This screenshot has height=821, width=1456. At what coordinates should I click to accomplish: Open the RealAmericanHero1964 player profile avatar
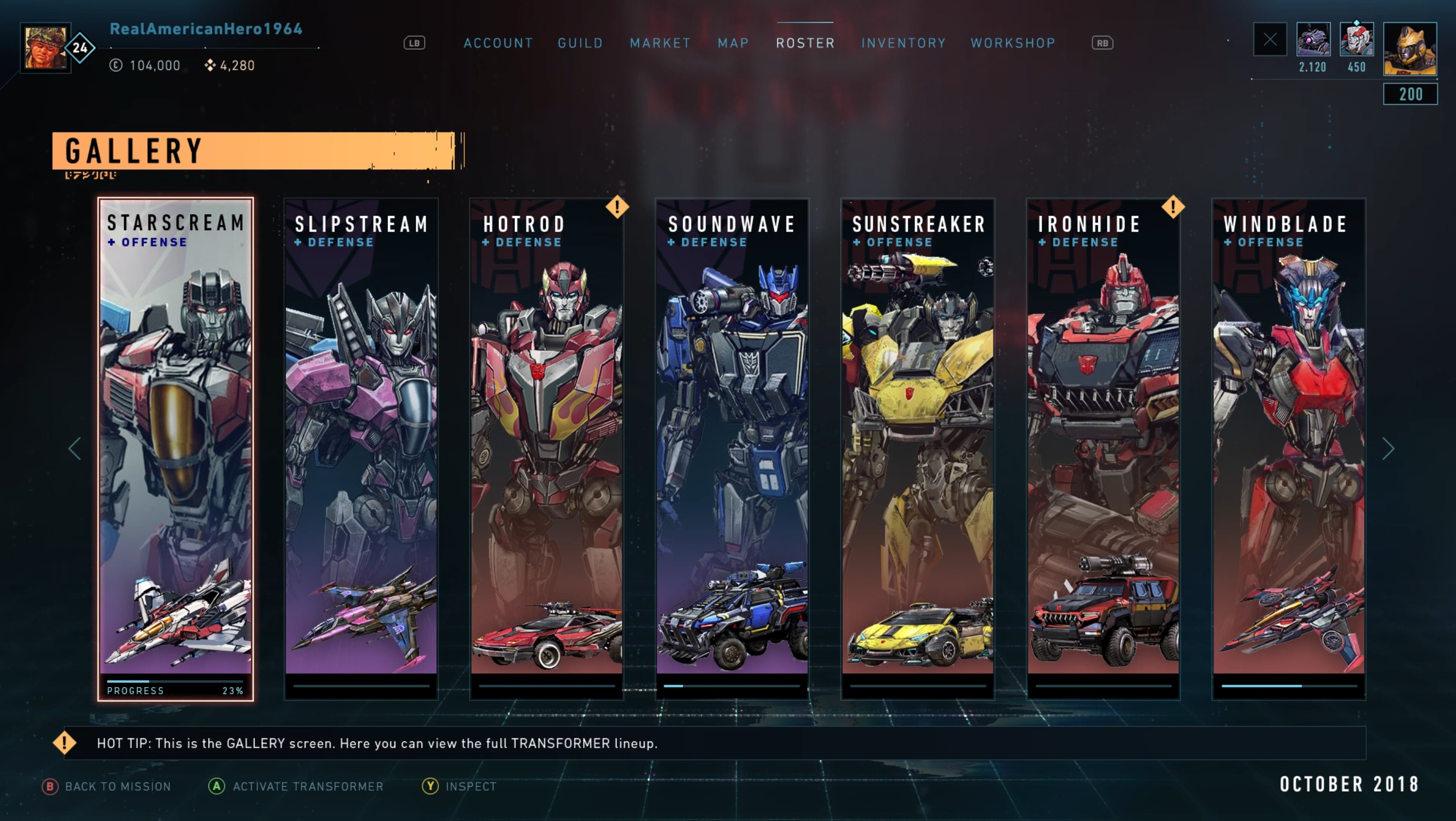(45, 47)
